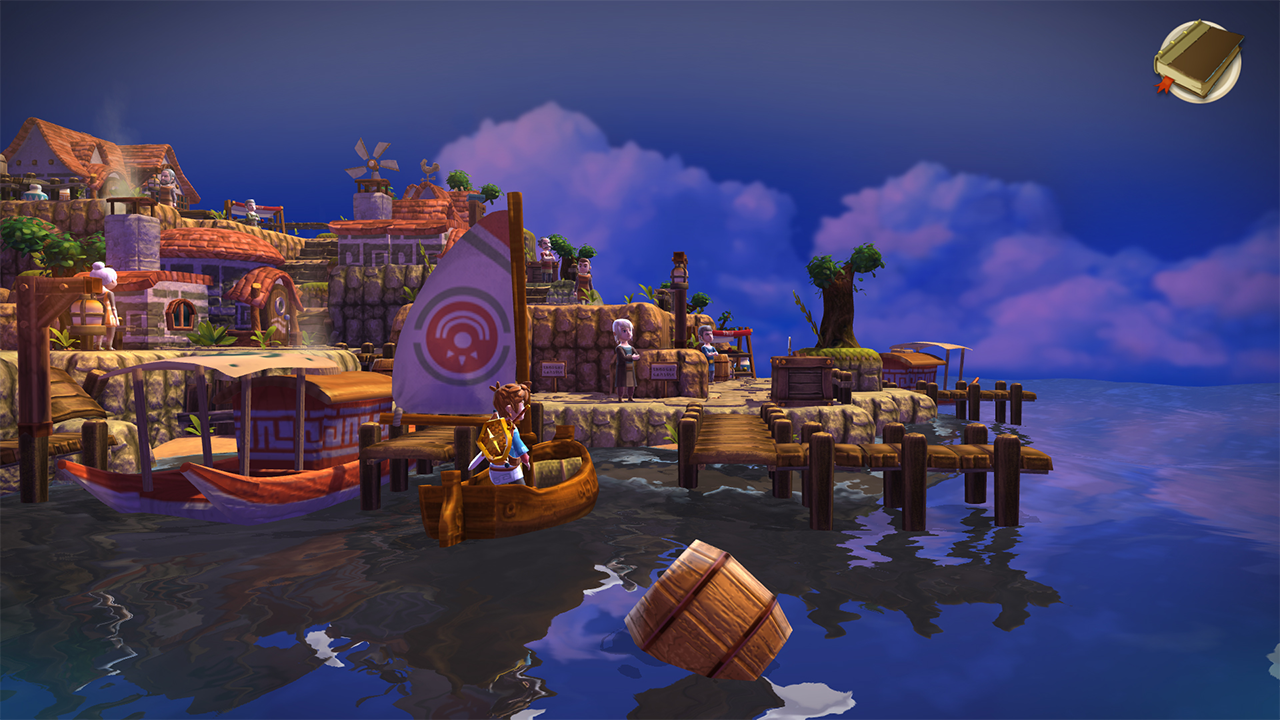Viewport: 1280px width, 720px height.
Task: Click the barrel next to the blue villager
Action: click(x=723, y=368)
